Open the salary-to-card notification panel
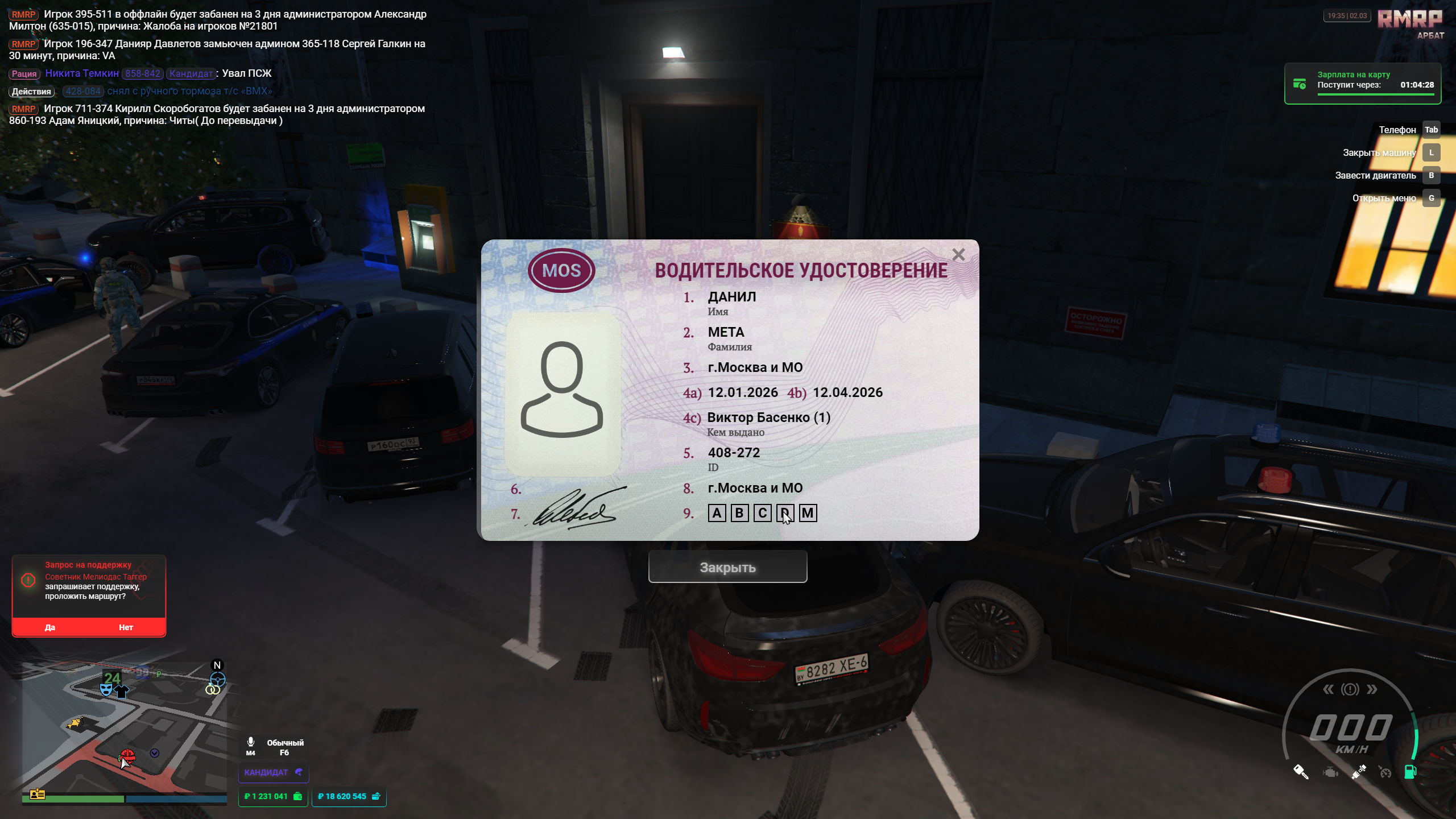The image size is (1456, 819). (x=1362, y=84)
